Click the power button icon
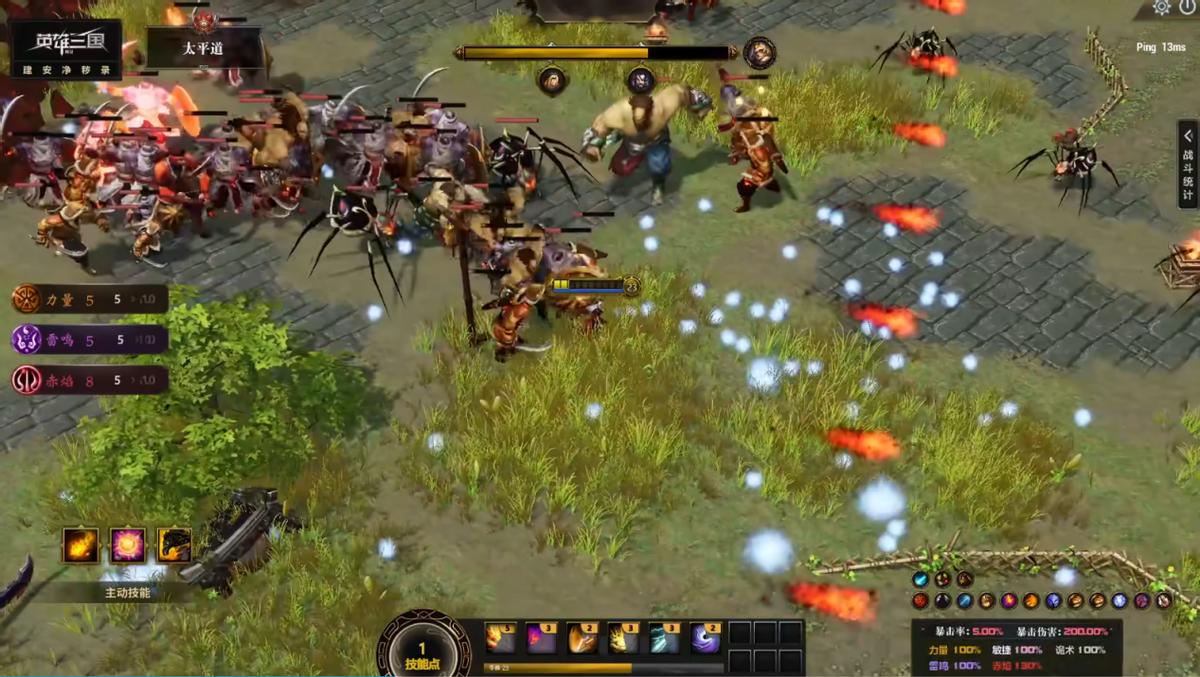Screen dimensions: 1200x677 (1187, 7)
